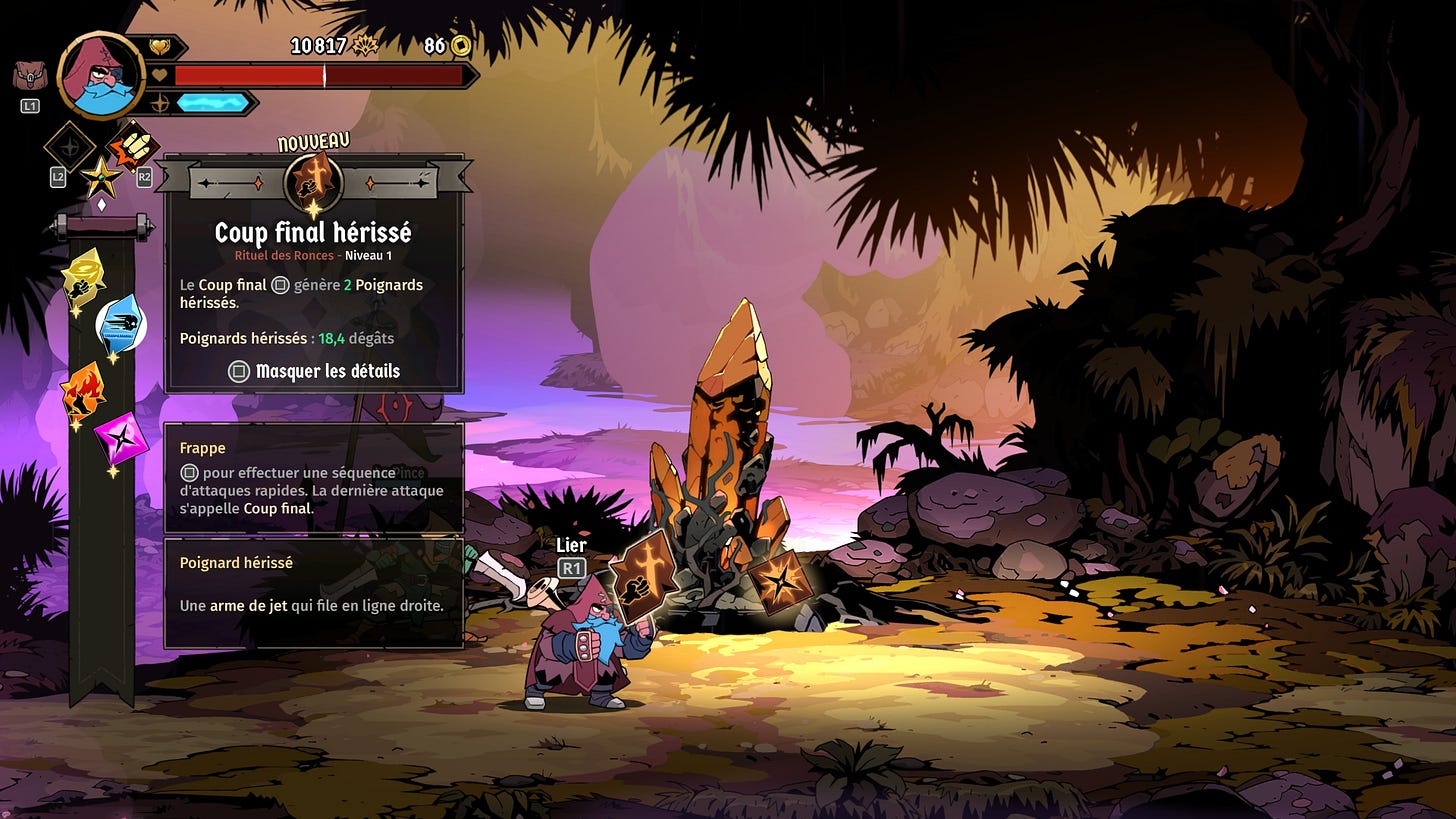Choose the sword-and-fist card at the crystal

[x=641, y=578]
